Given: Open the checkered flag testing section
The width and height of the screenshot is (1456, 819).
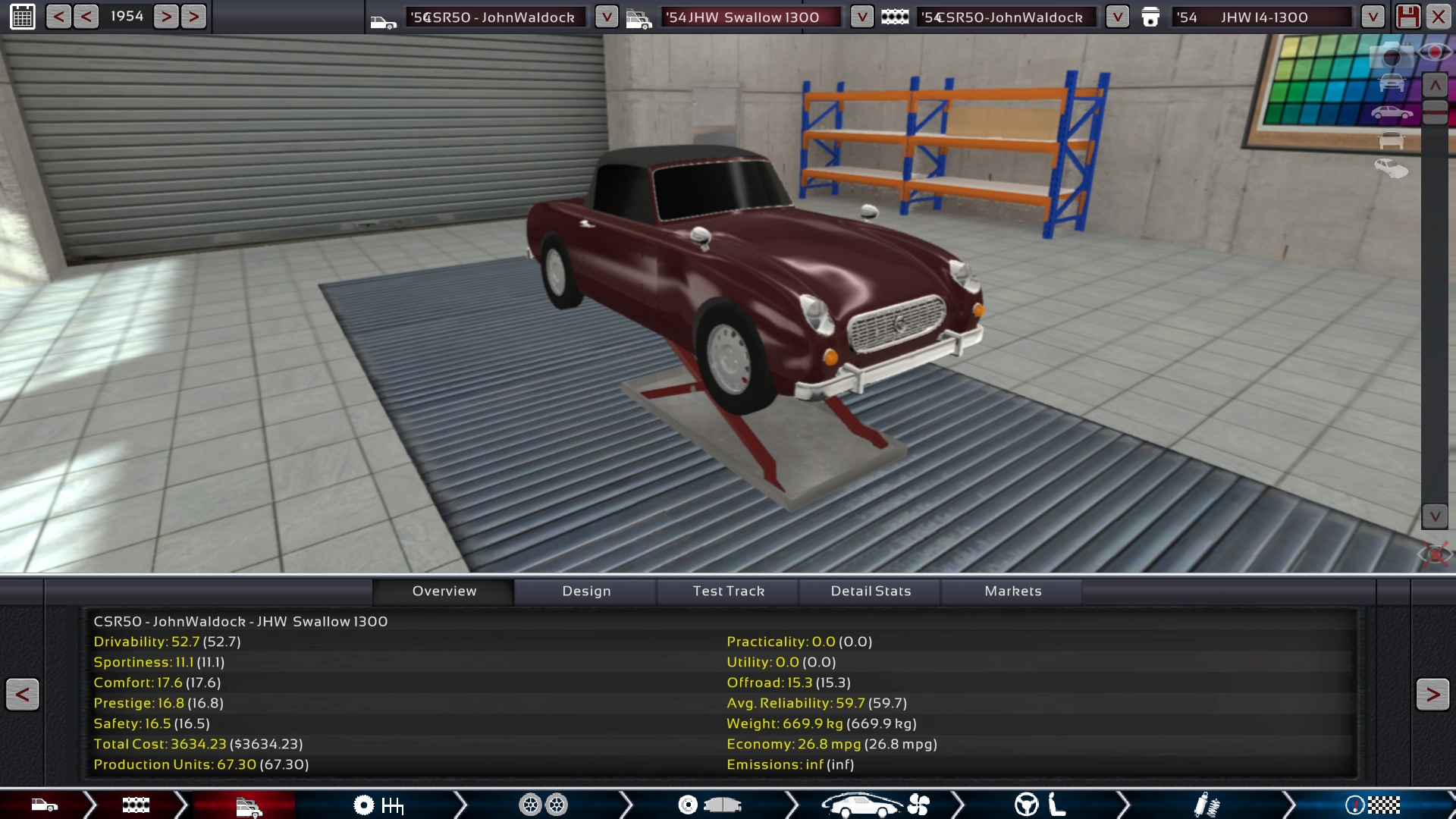Looking at the screenshot, I should tap(1373, 805).
